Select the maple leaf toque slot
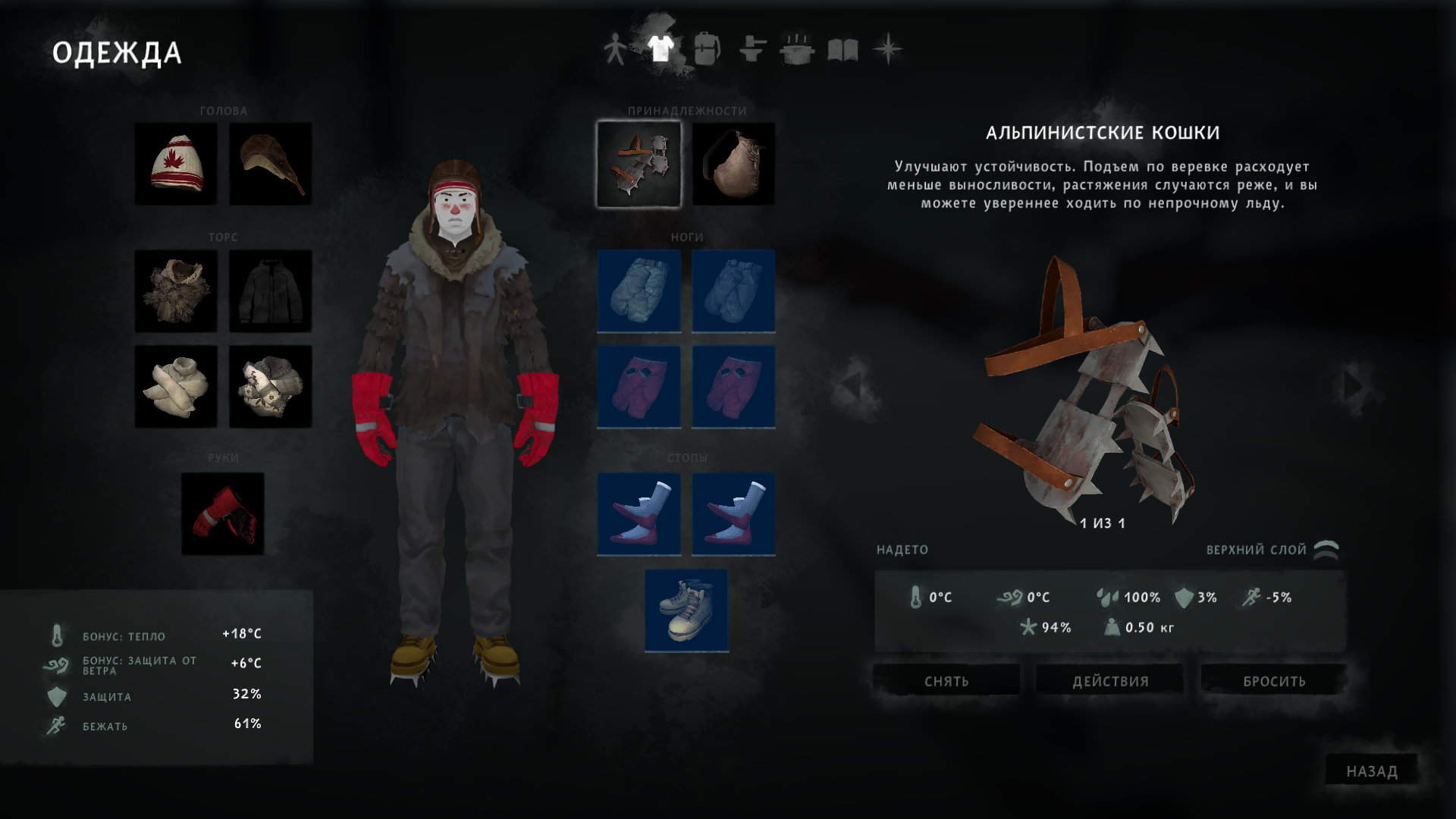Viewport: 1456px width, 819px height. pos(176,164)
